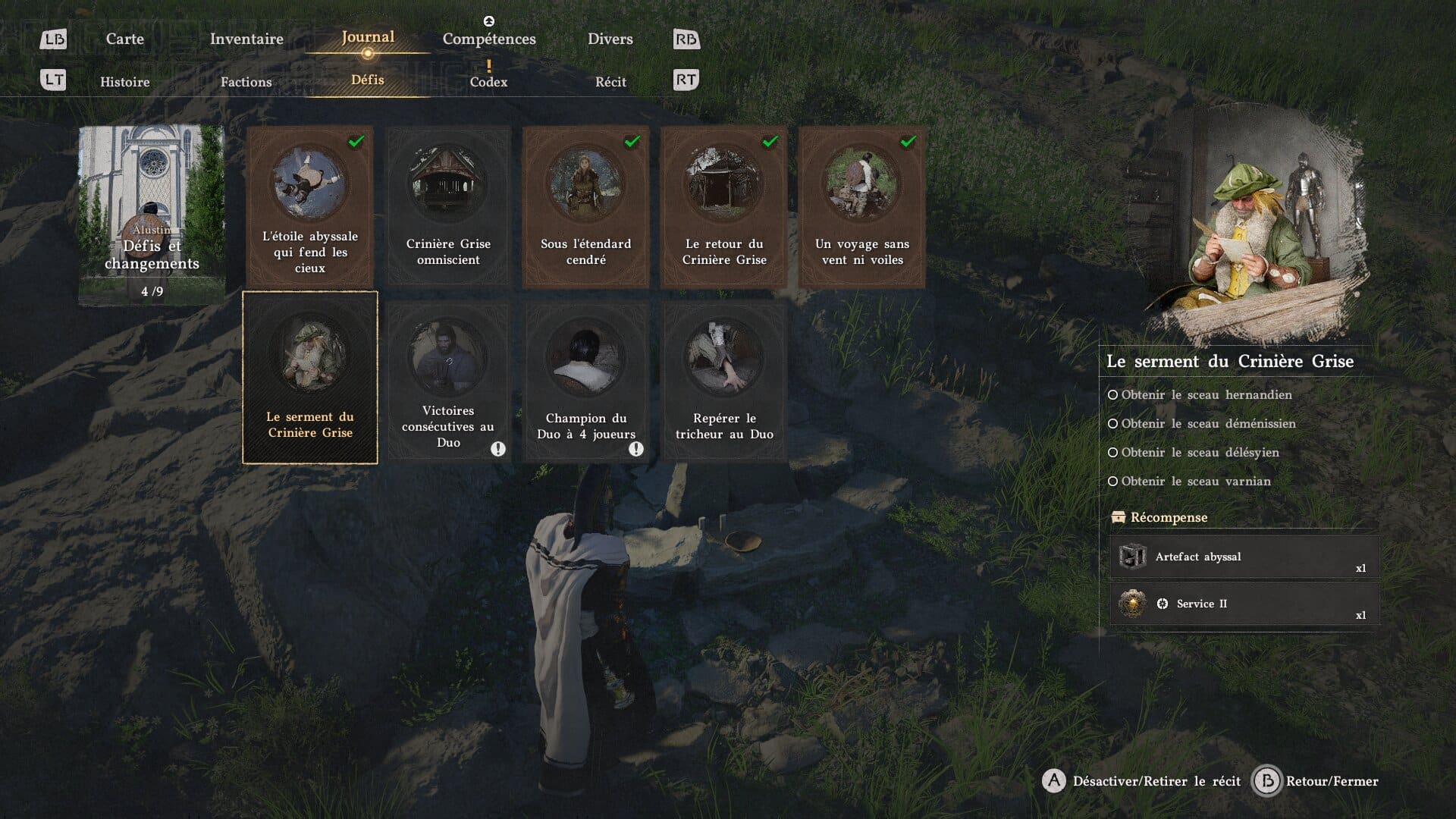Viewport: 1456px width, 819px height.
Task: Switch to the Inventaire tab
Action: [x=246, y=39]
